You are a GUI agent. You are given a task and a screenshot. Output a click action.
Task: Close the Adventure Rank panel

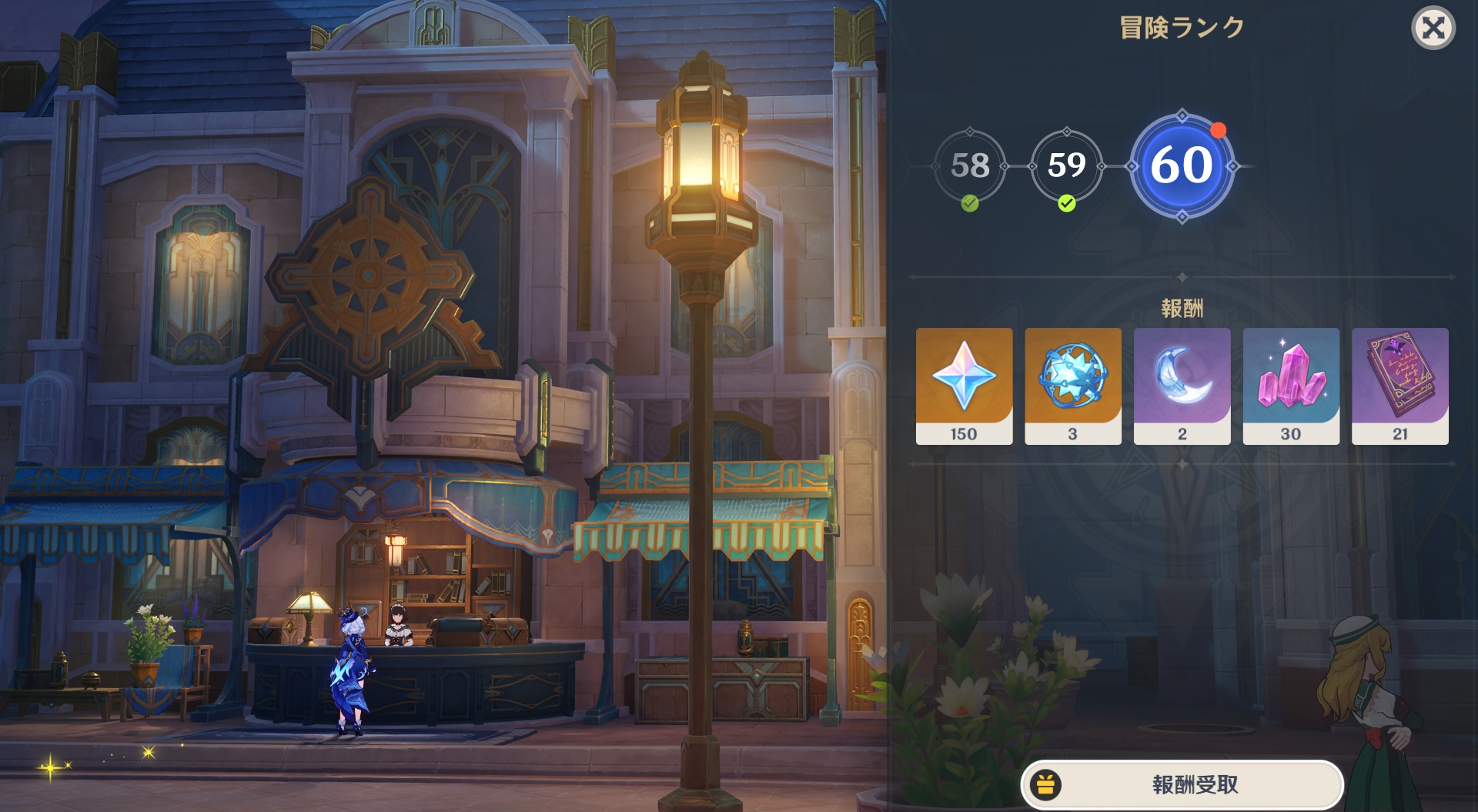click(1433, 28)
